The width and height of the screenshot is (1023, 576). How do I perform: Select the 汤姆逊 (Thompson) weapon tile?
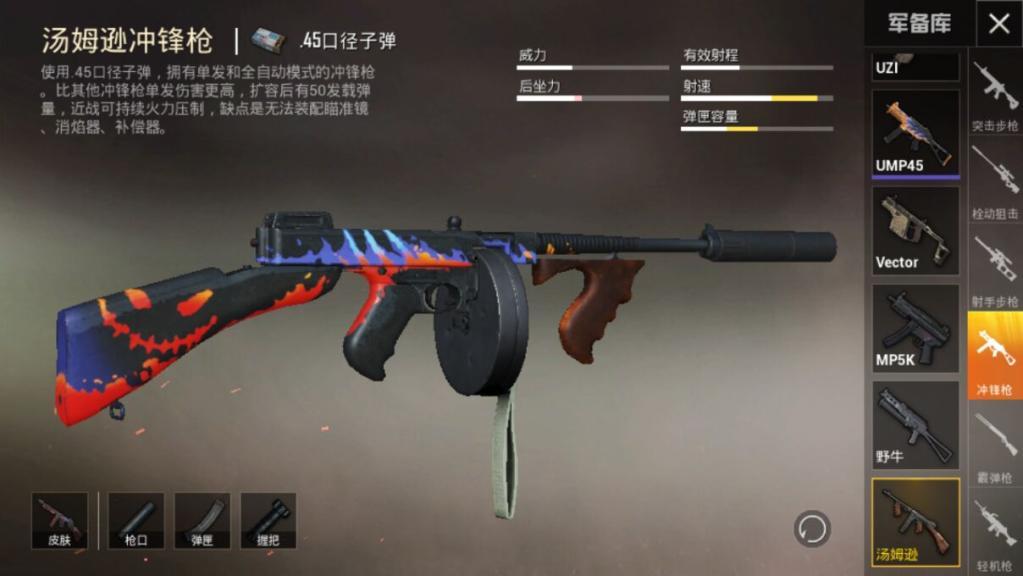tap(915, 520)
